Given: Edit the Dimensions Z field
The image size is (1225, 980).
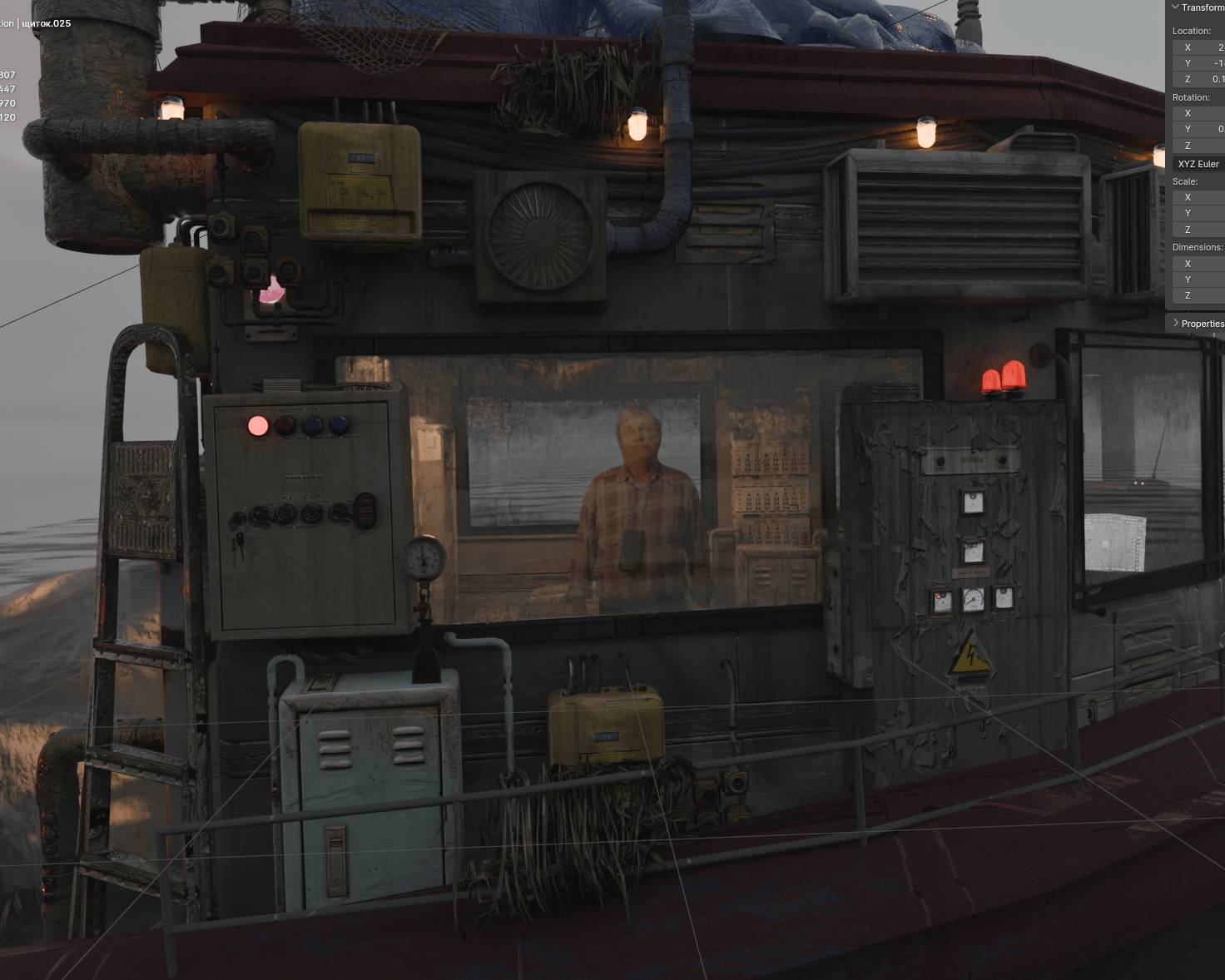Looking at the screenshot, I should (x=1200, y=295).
